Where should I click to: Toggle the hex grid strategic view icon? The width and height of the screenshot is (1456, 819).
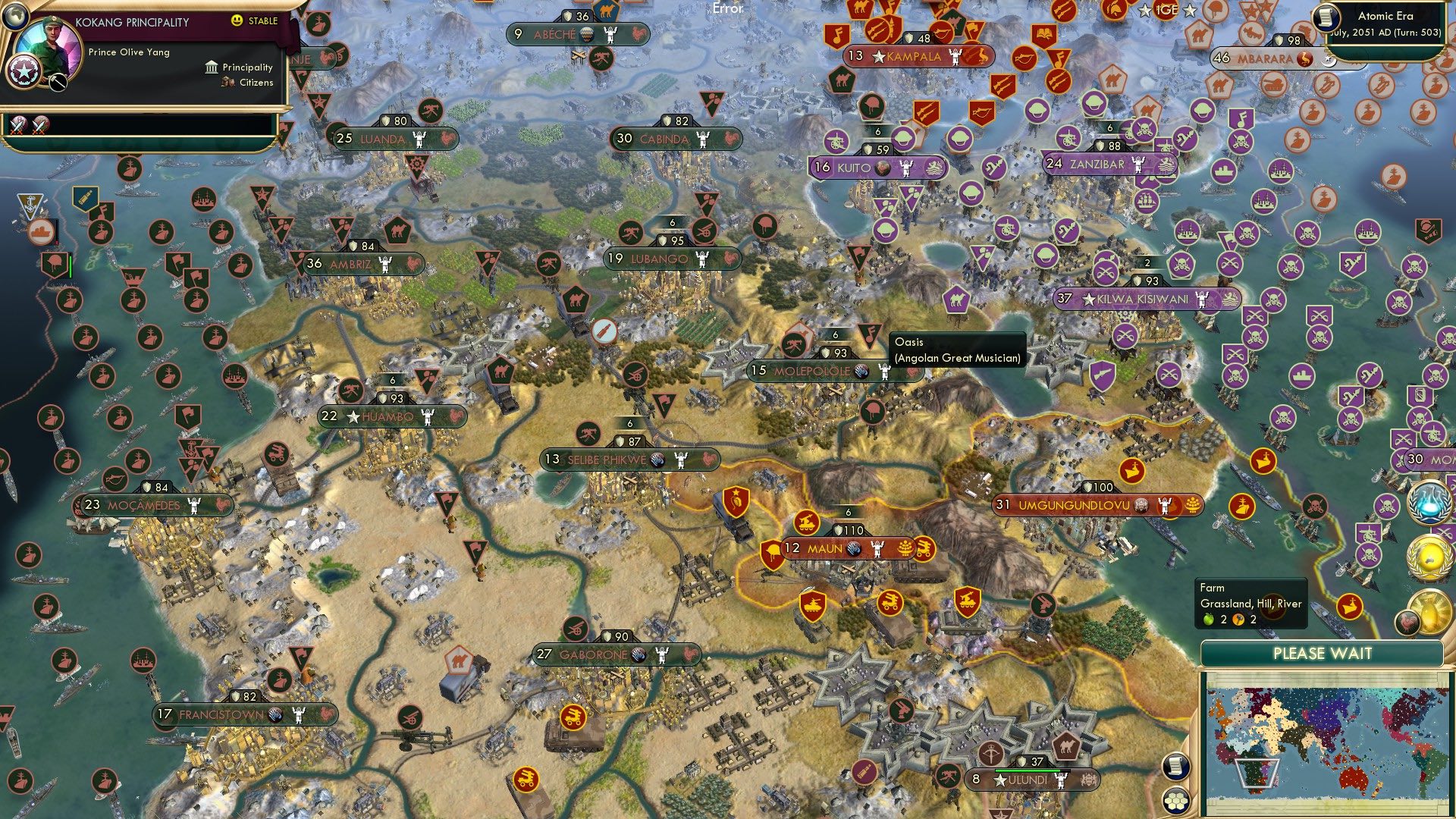[x=1175, y=799]
